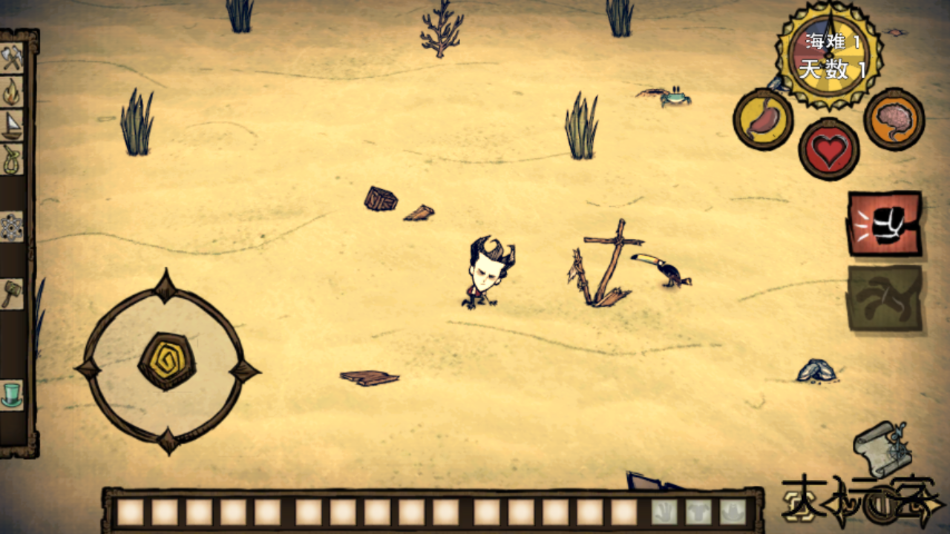Open the Survival rope-knot crafting tab
Viewport: 950px width, 534px height.
(x=12, y=158)
